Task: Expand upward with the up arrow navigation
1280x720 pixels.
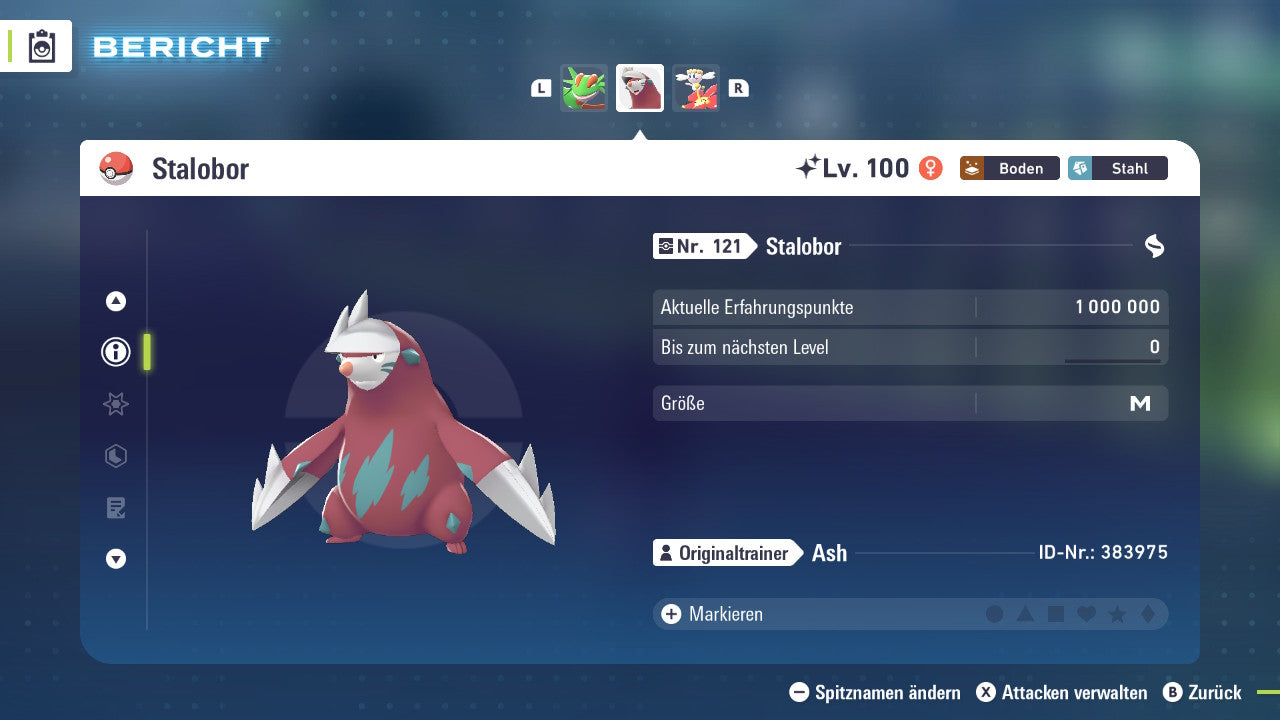Action: pos(116,301)
